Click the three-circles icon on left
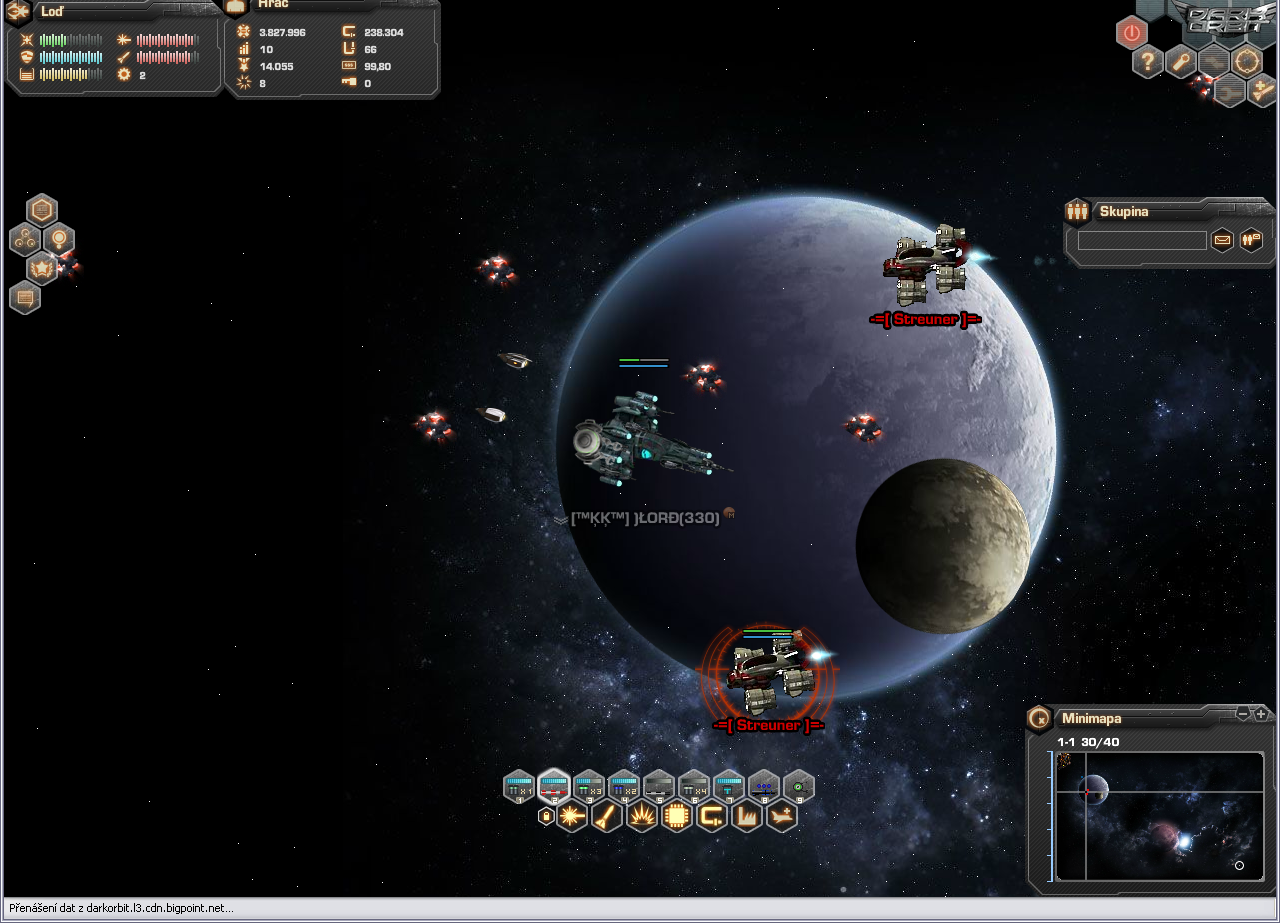The image size is (1280, 923). [25, 239]
